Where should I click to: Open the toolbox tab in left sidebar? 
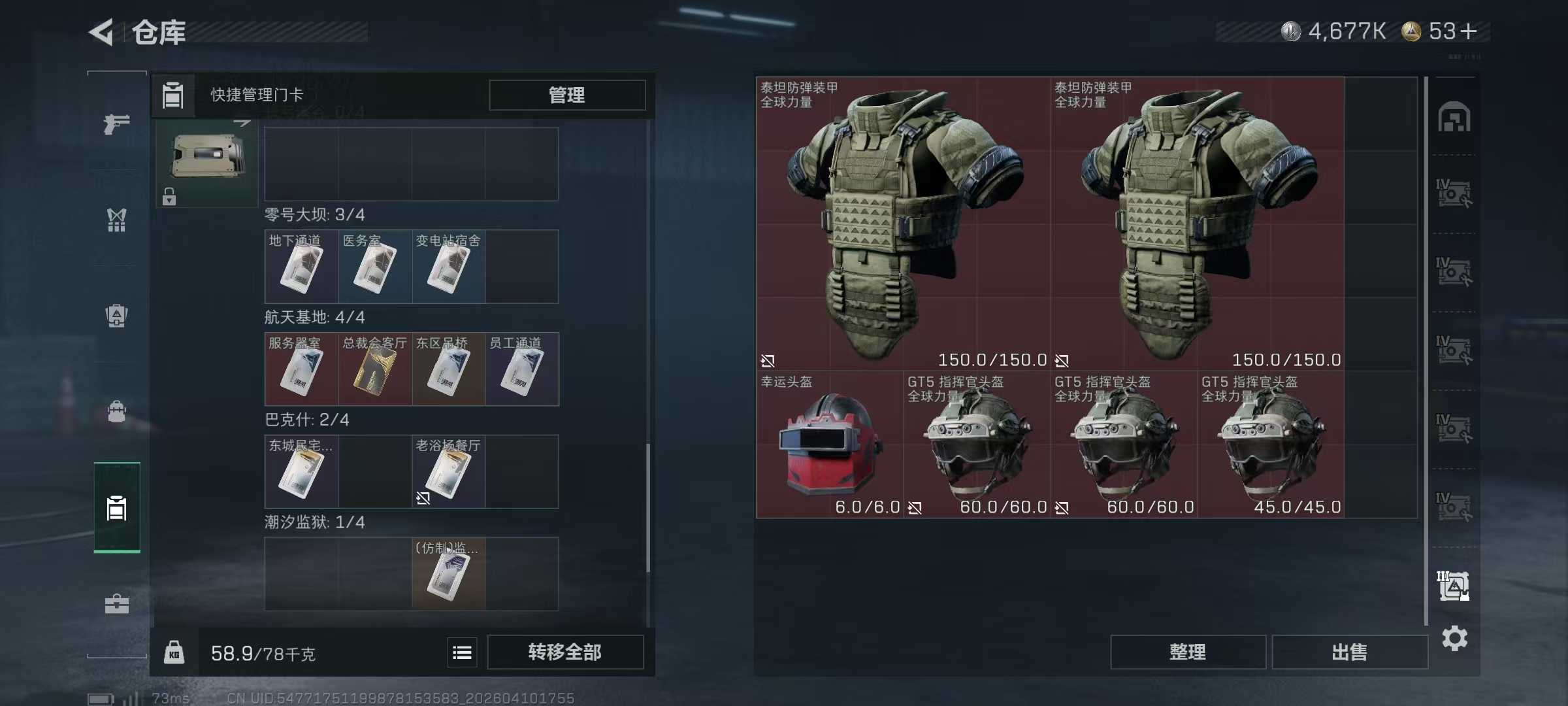coord(117,603)
